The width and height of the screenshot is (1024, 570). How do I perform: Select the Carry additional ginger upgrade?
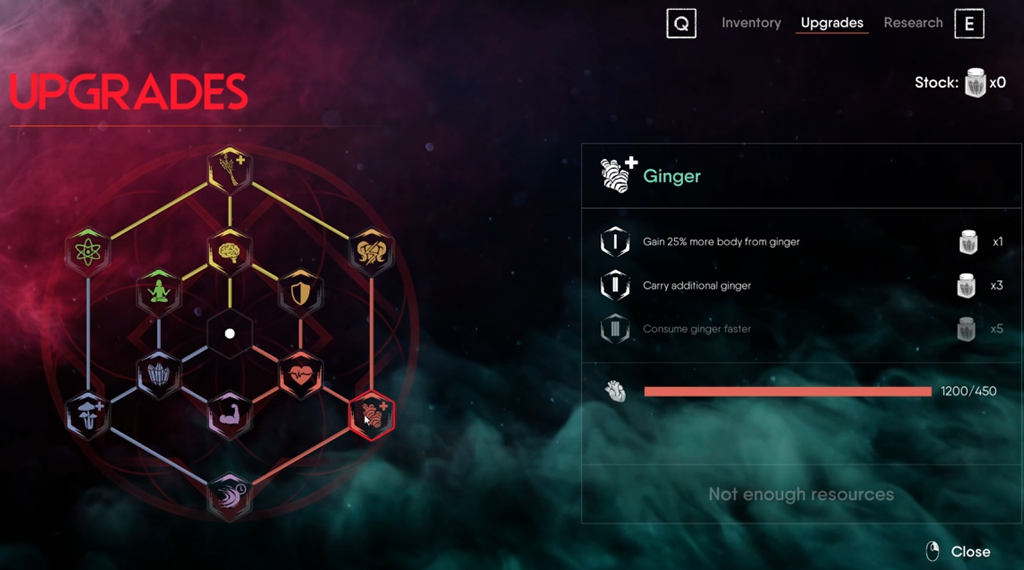pos(696,286)
